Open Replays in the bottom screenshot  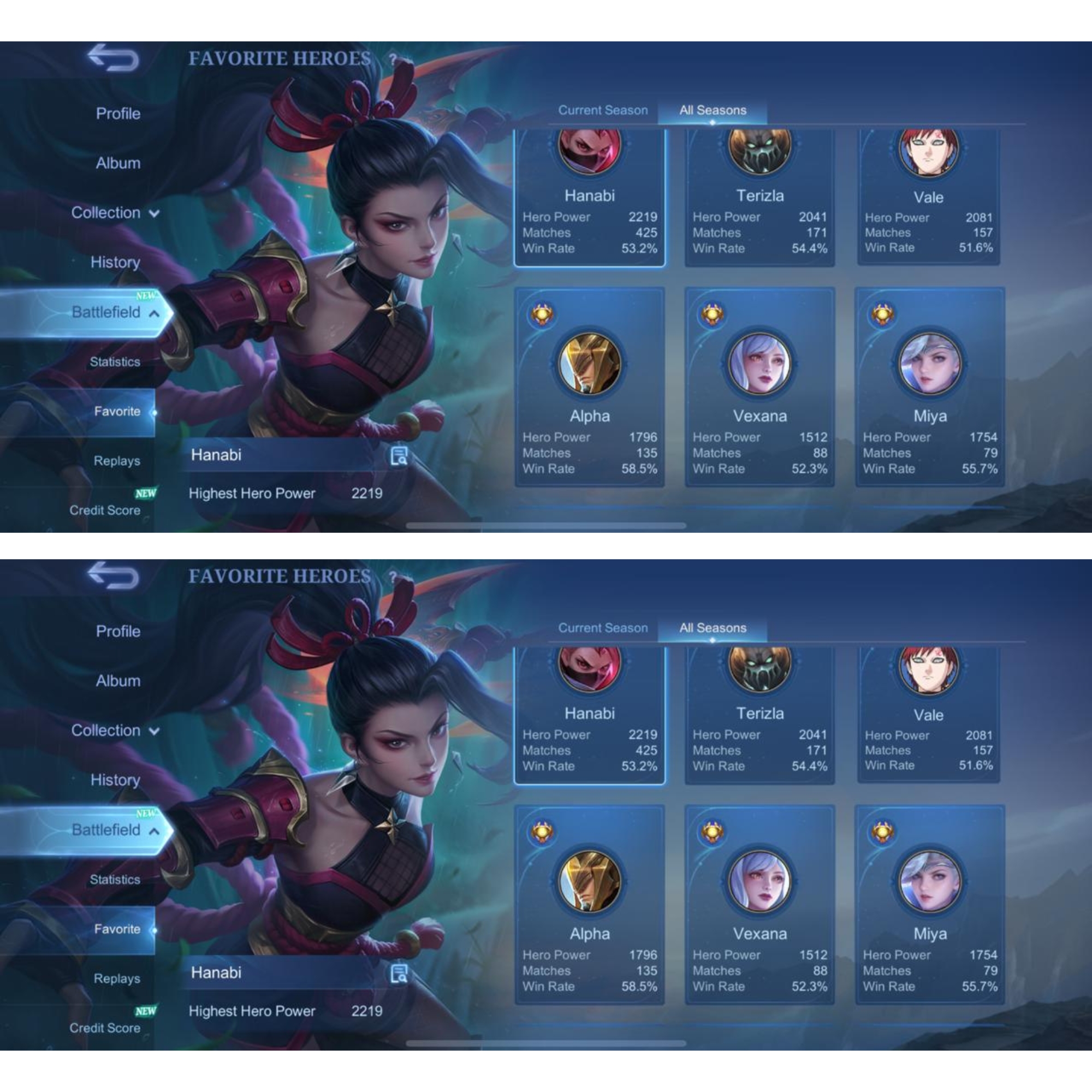116,979
